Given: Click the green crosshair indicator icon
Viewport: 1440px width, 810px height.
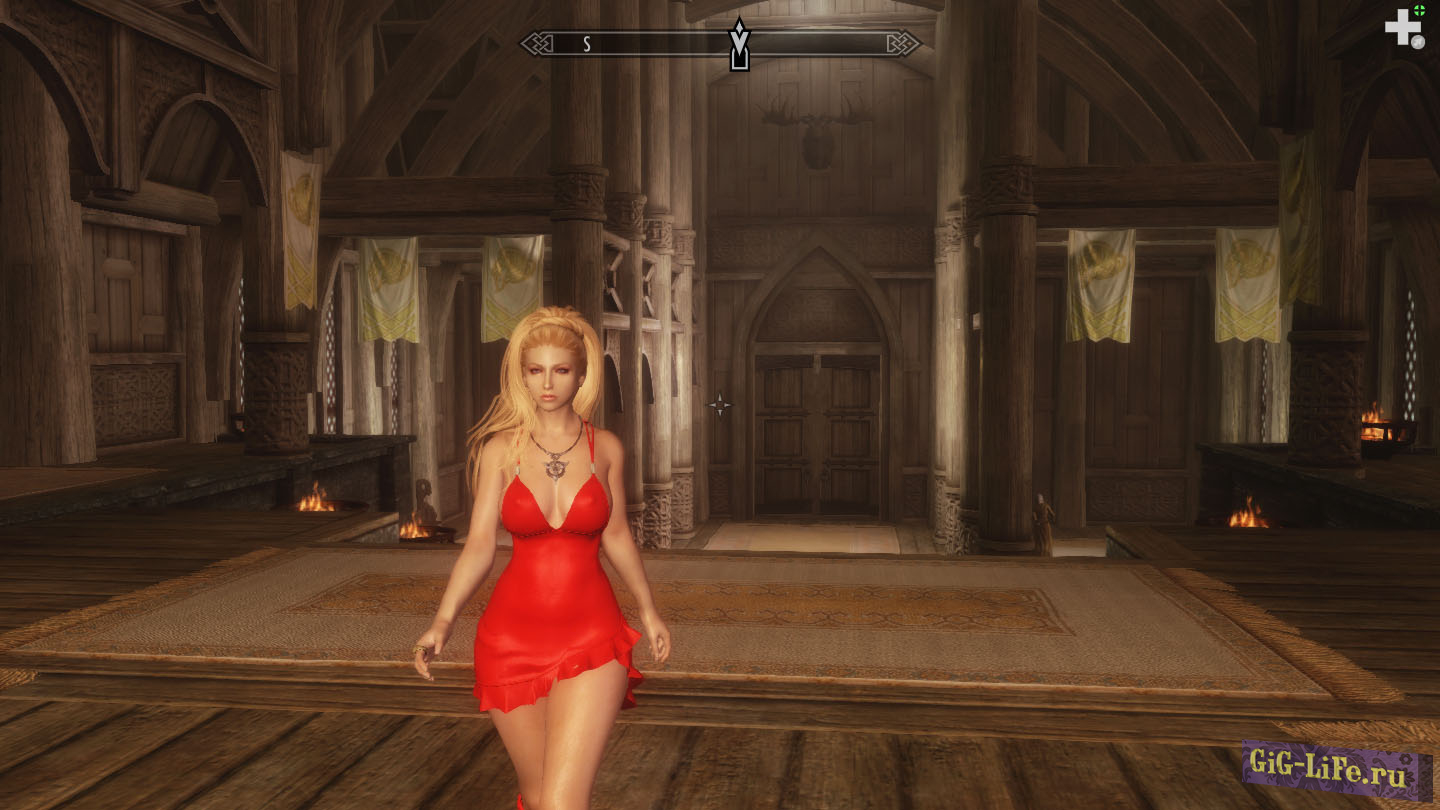Looking at the screenshot, I should point(1419,11).
